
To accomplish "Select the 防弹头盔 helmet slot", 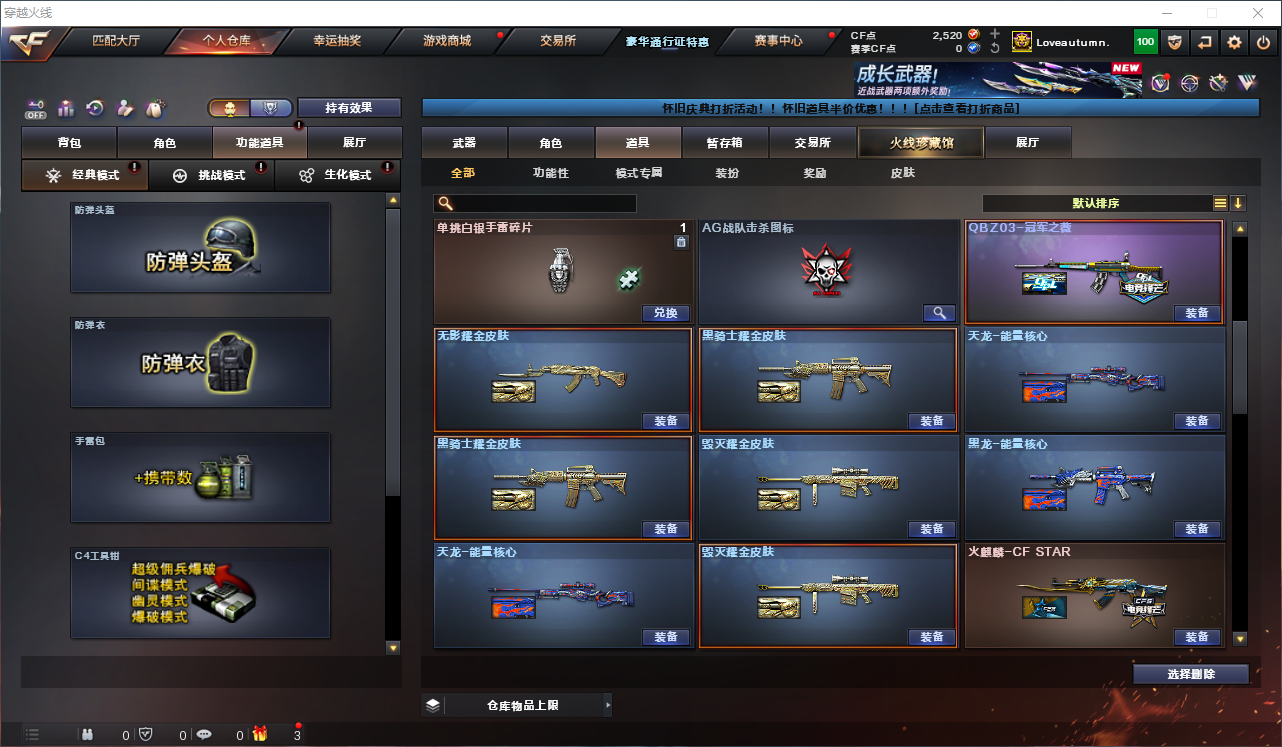I will (200, 248).
